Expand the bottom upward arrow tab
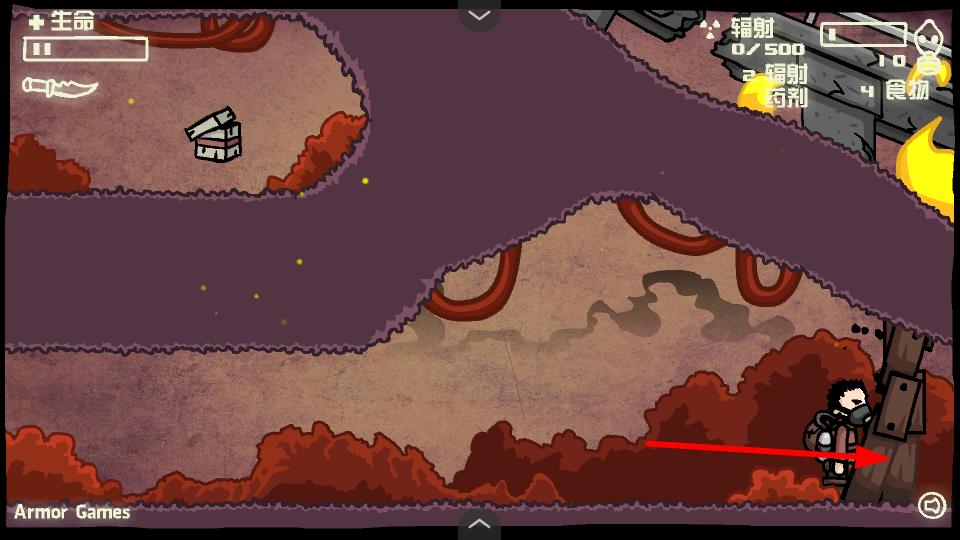The height and width of the screenshot is (540, 960). 479,524
